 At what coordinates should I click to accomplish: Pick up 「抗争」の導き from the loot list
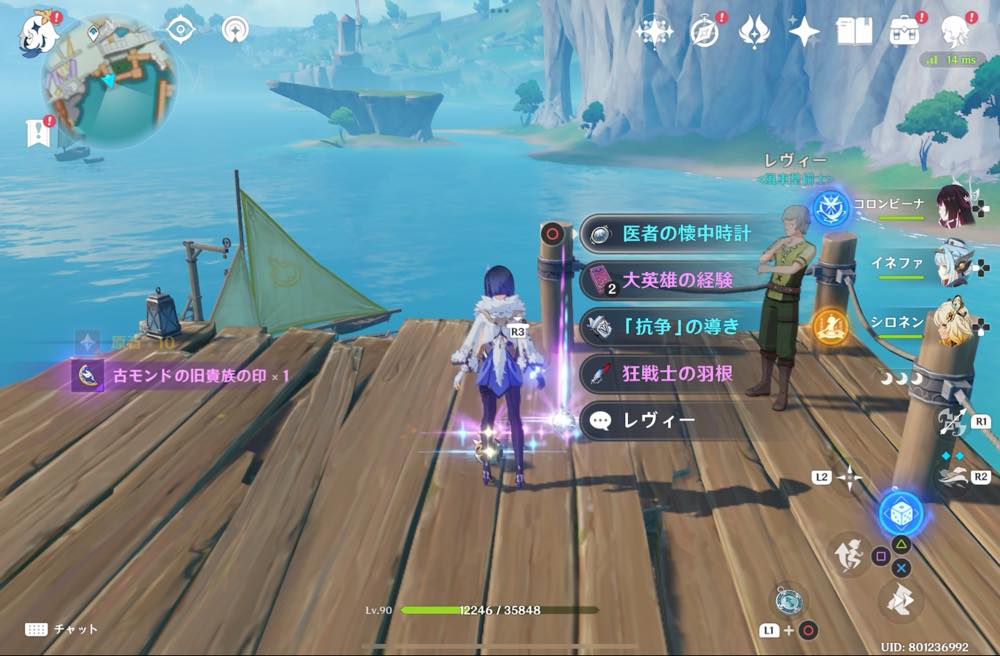680,326
